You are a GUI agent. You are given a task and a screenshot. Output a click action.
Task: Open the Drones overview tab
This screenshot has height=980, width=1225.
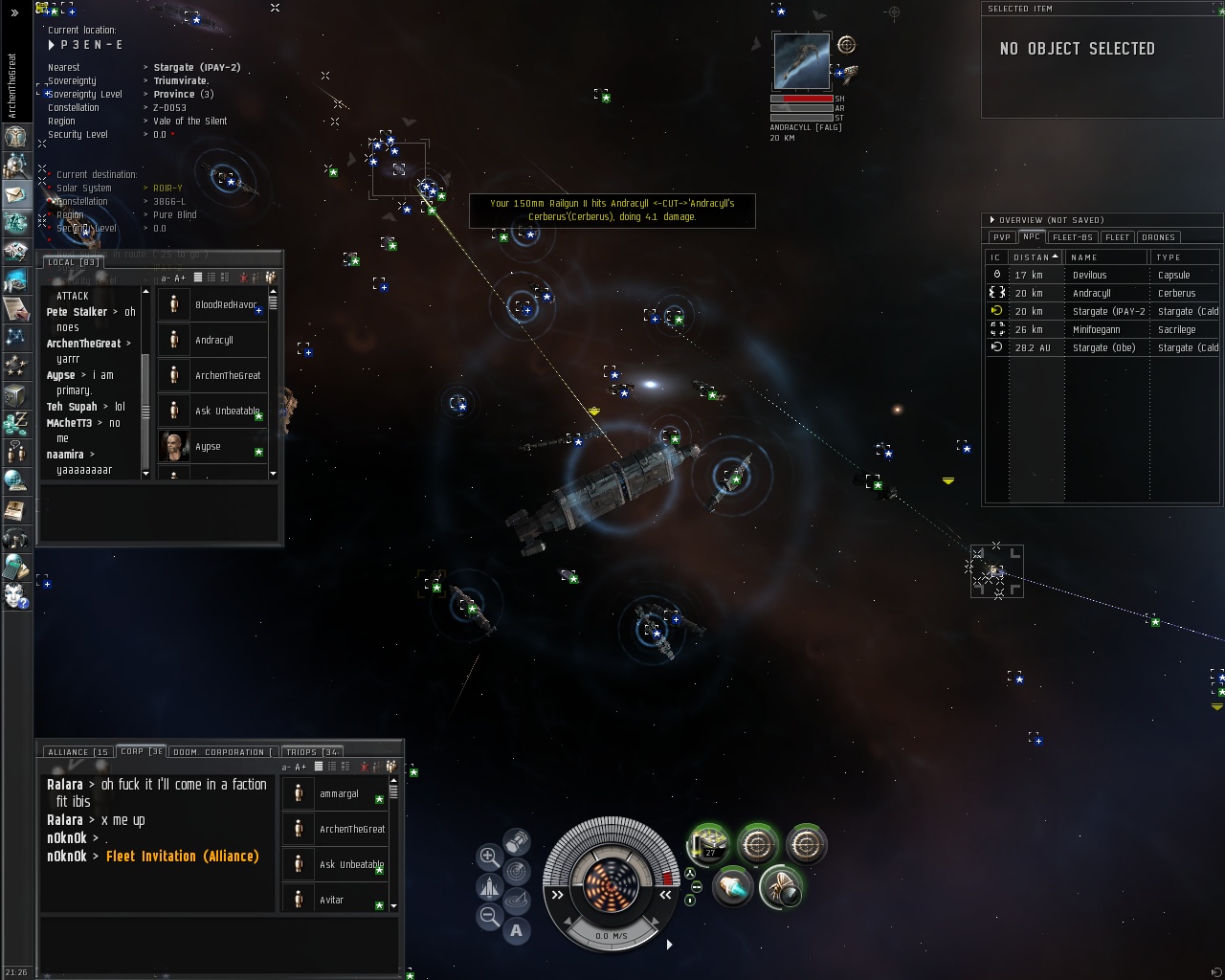(1158, 237)
